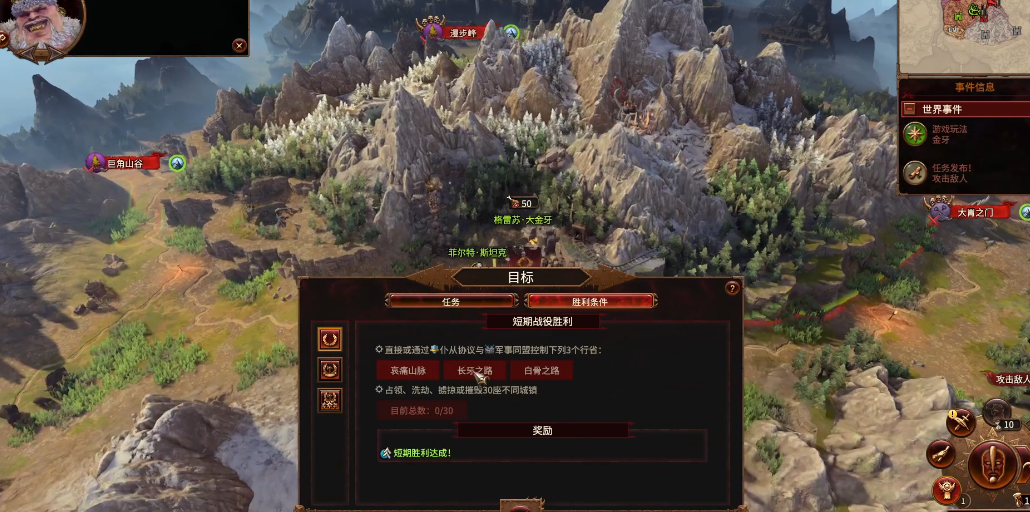1030x512 pixels.
Task: Click the 攻击敌人 mission banner
Action: [x=1006, y=379]
